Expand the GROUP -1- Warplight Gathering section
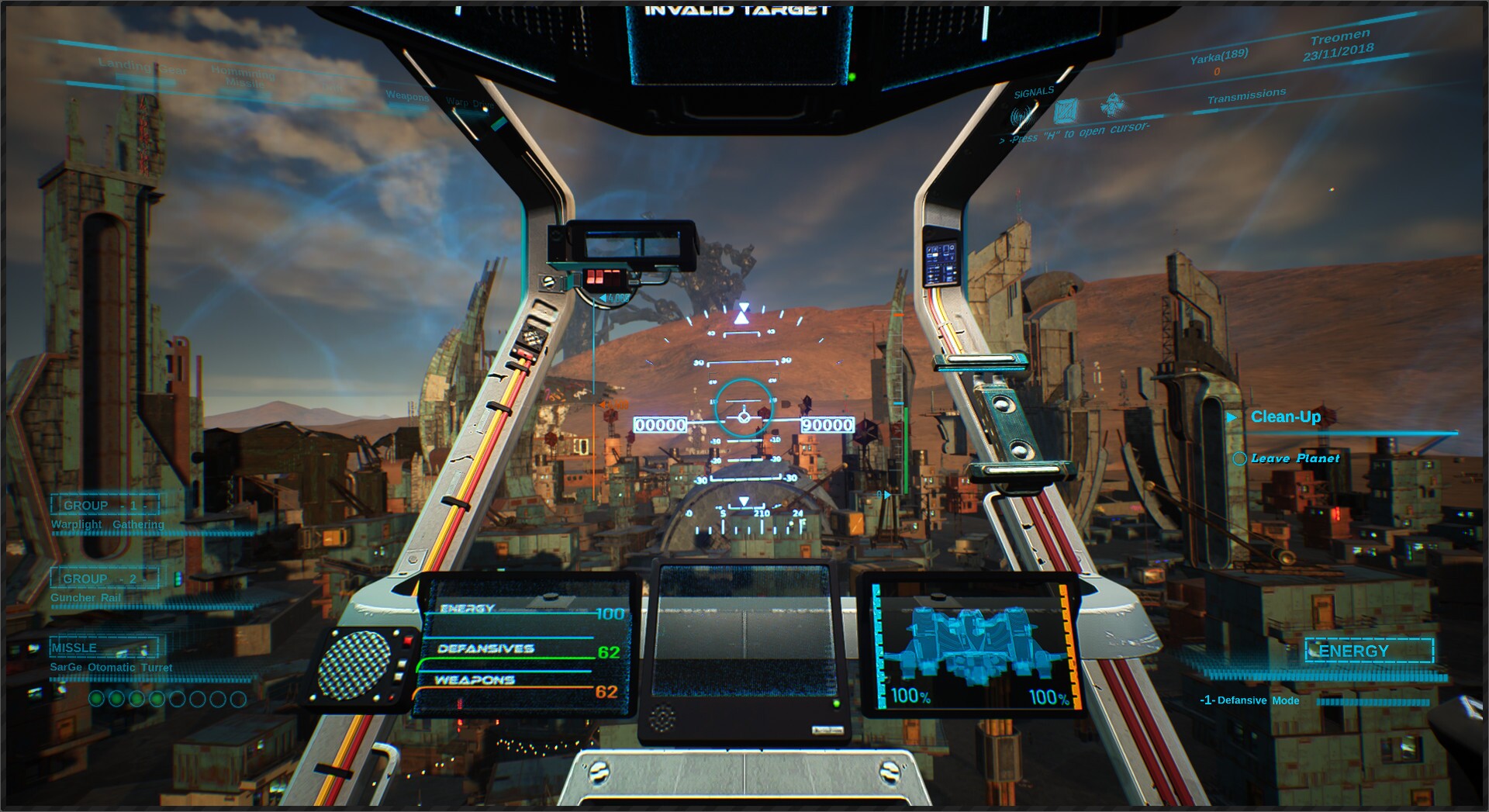1489x812 pixels. [104, 505]
